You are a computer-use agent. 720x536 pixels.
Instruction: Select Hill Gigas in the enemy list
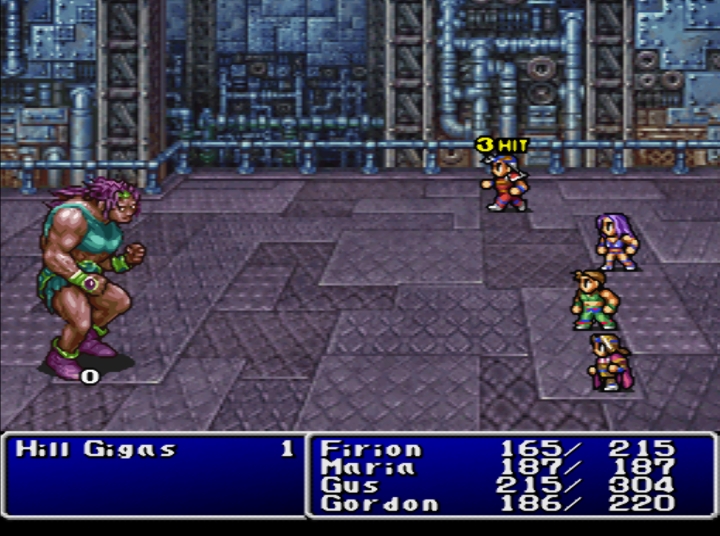[96, 449]
